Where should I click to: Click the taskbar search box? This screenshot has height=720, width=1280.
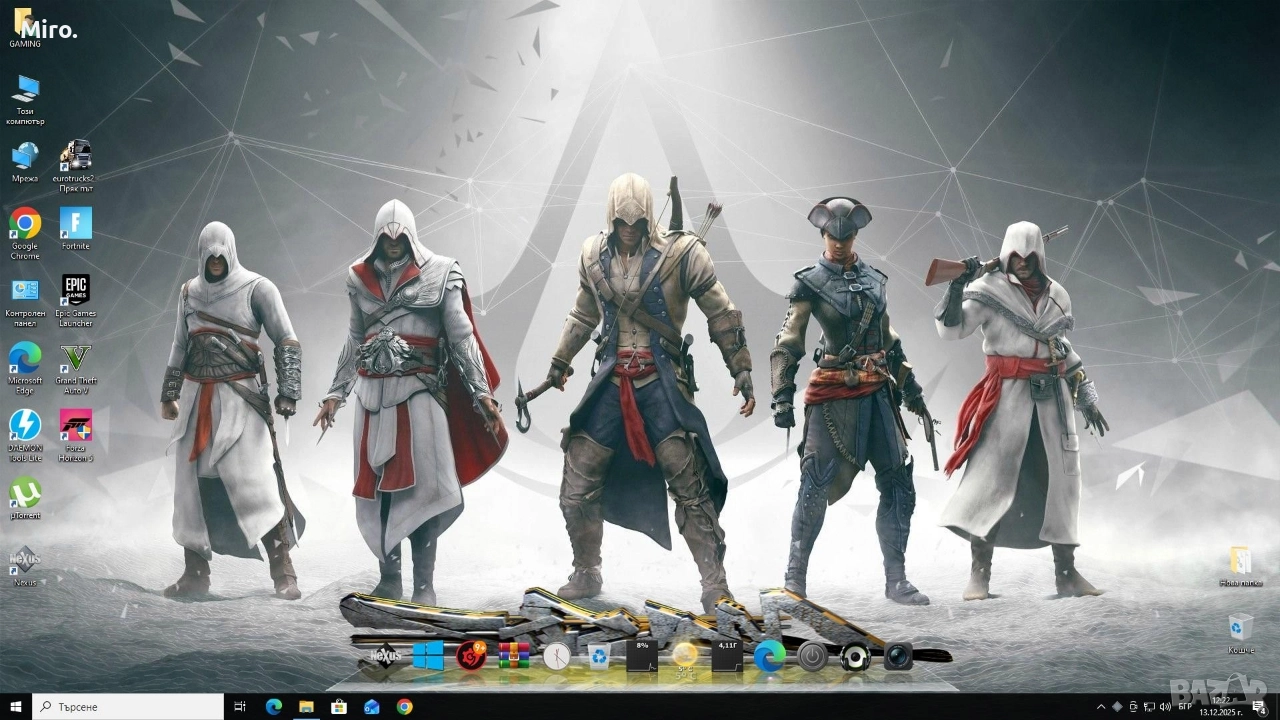point(128,707)
